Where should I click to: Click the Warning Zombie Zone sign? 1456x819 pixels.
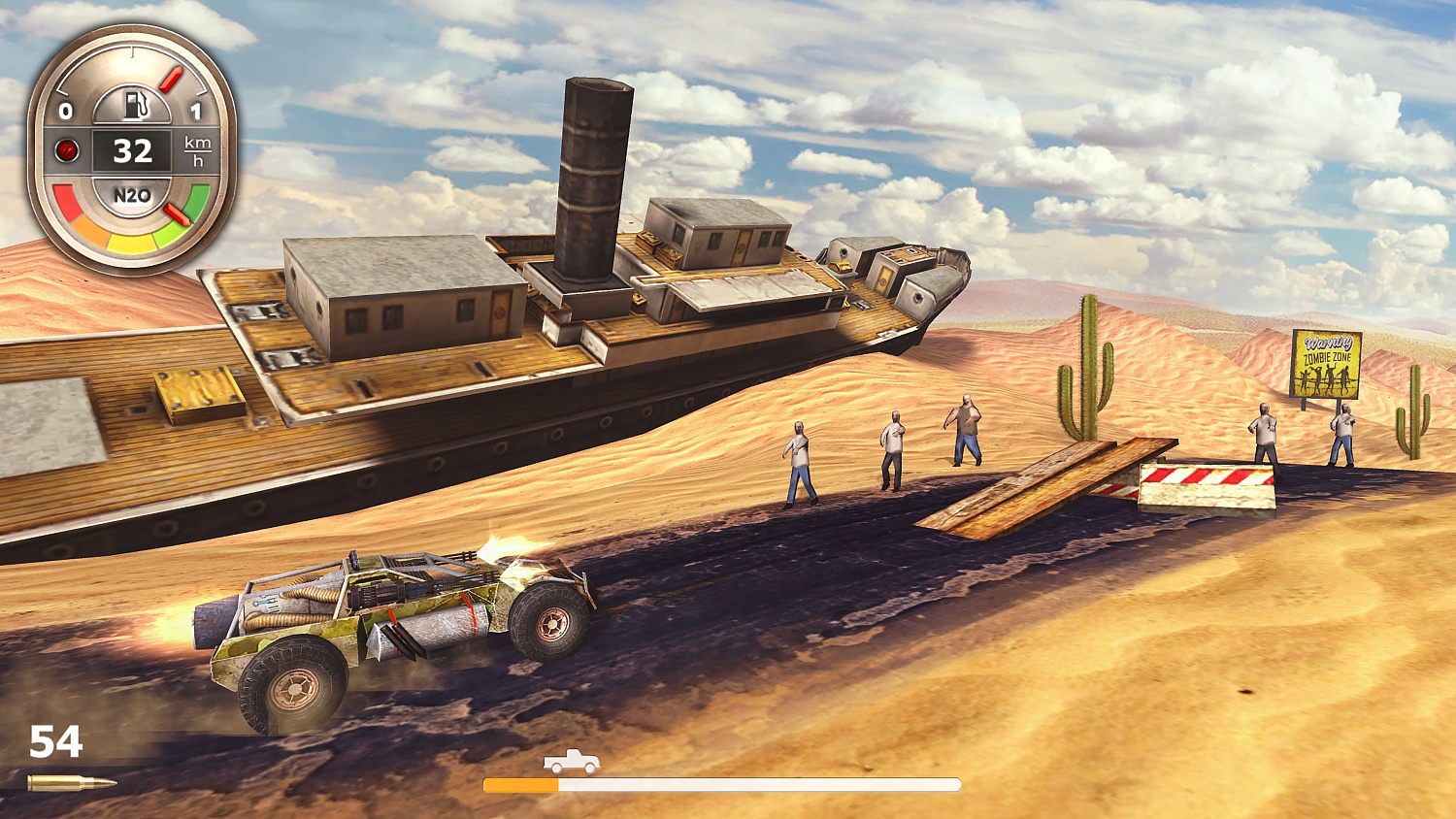pos(1326,362)
